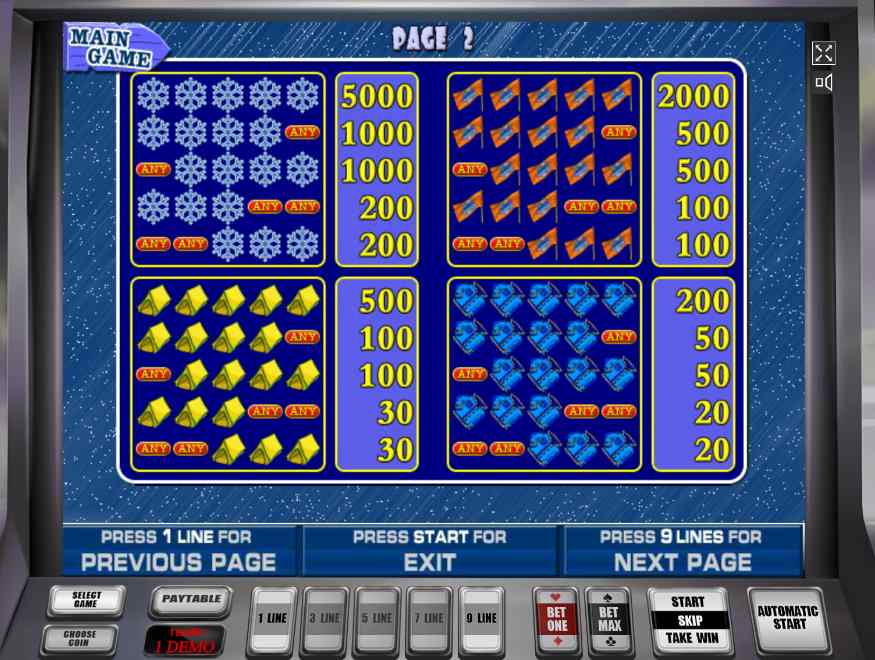Click the Choose Coin button

pyautogui.click(x=80, y=638)
